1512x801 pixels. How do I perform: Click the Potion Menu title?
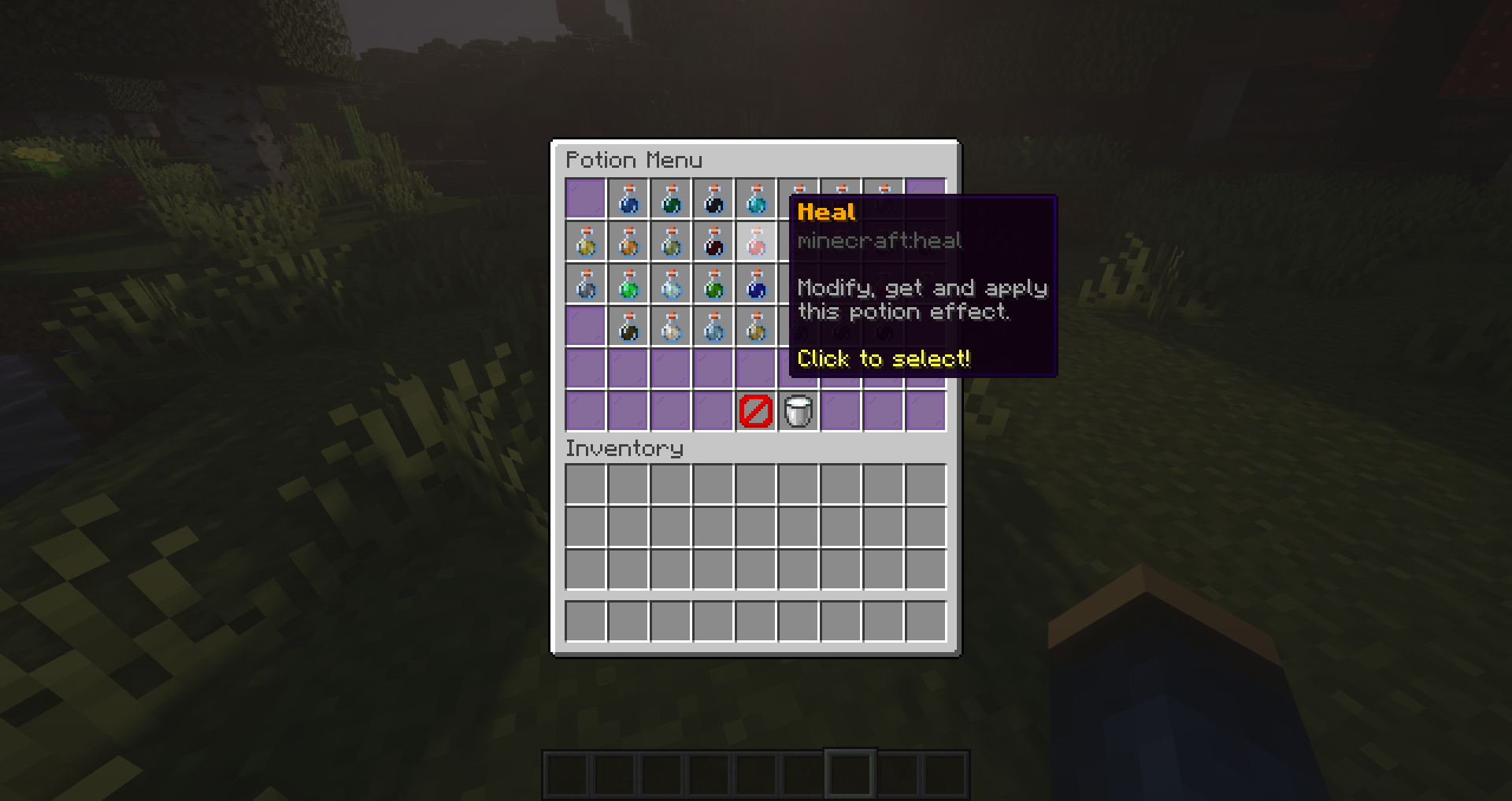[635, 160]
